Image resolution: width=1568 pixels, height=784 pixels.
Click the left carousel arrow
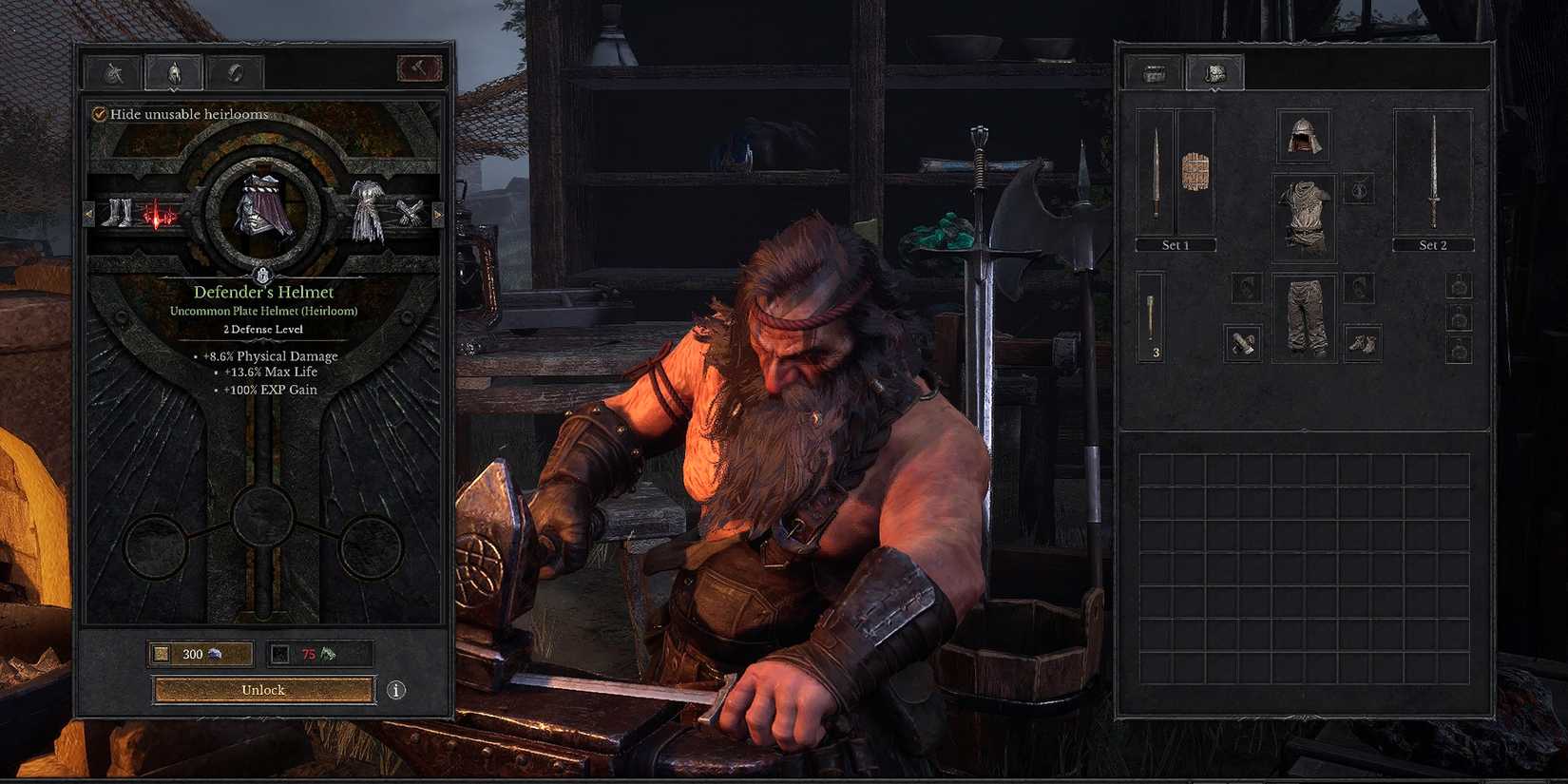point(87,214)
